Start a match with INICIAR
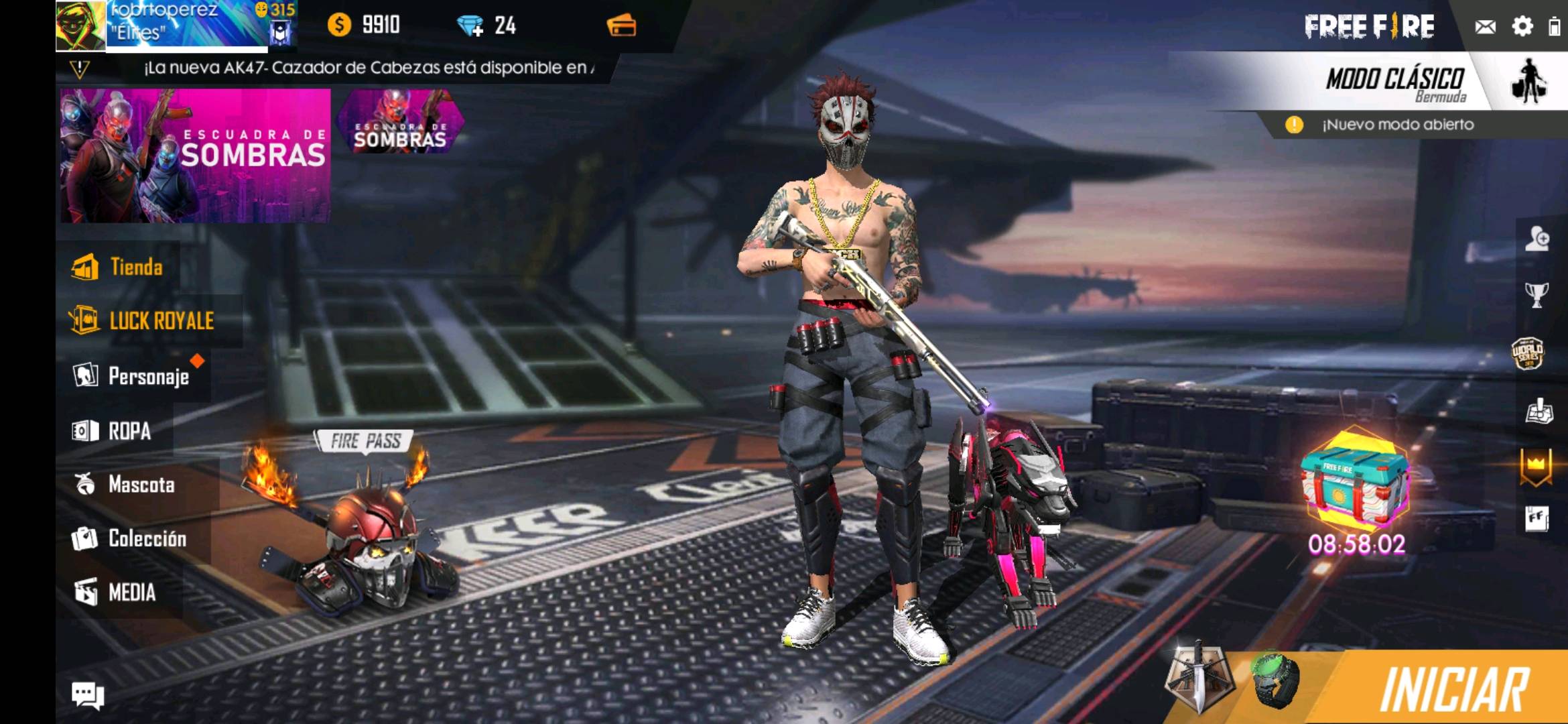 (1453, 689)
